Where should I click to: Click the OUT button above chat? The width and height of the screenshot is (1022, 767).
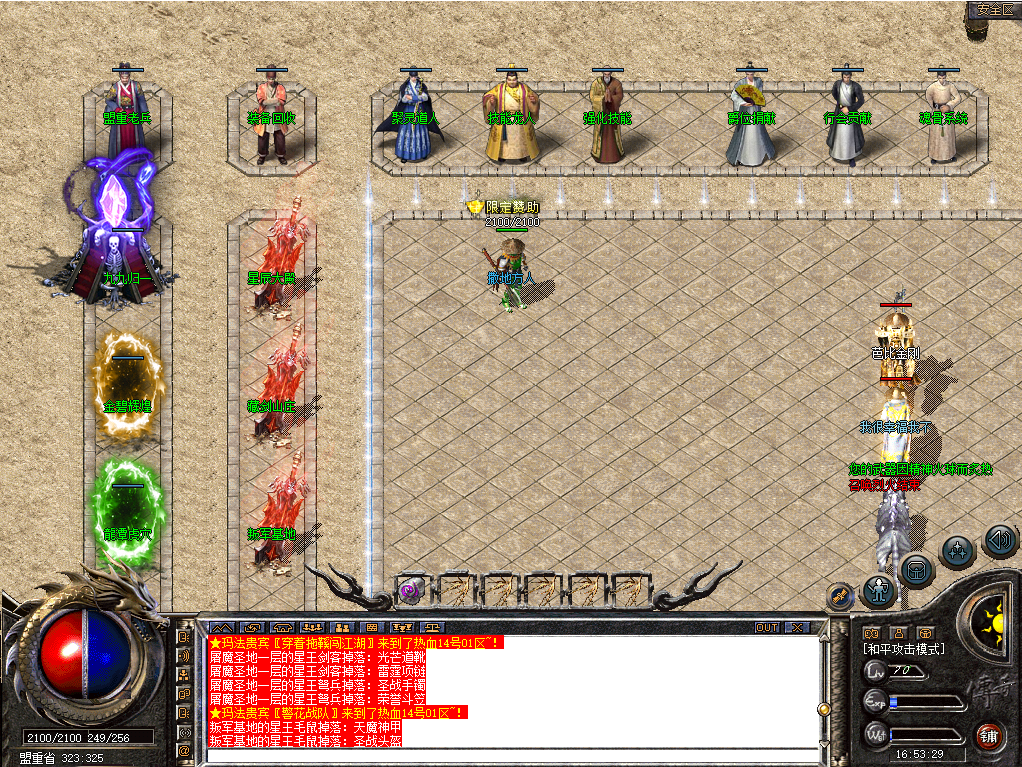[x=767, y=627]
